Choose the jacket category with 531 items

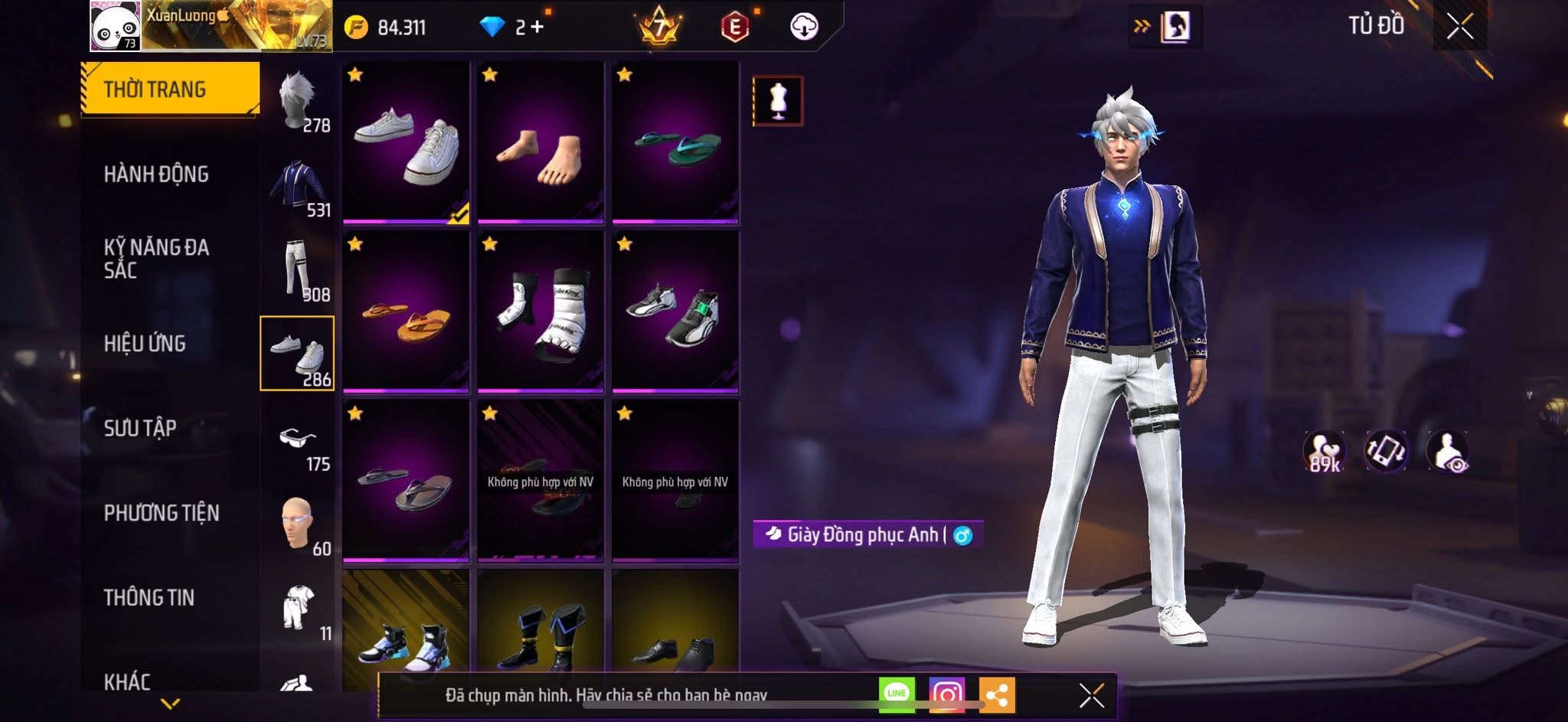pyautogui.click(x=299, y=187)
